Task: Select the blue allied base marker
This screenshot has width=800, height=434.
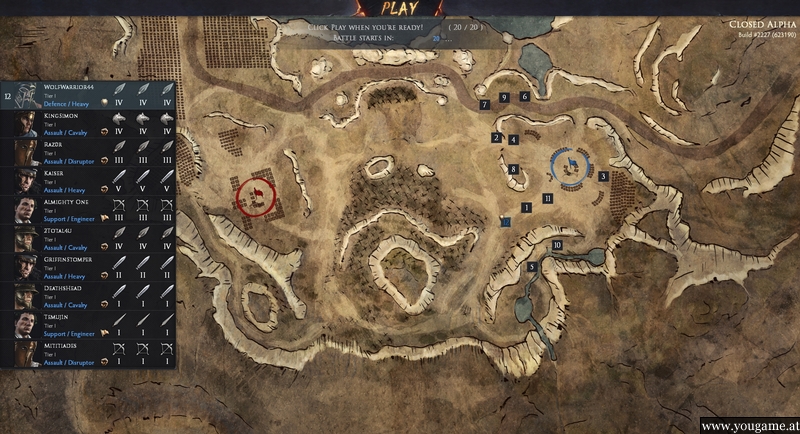Action: (569, 165)
